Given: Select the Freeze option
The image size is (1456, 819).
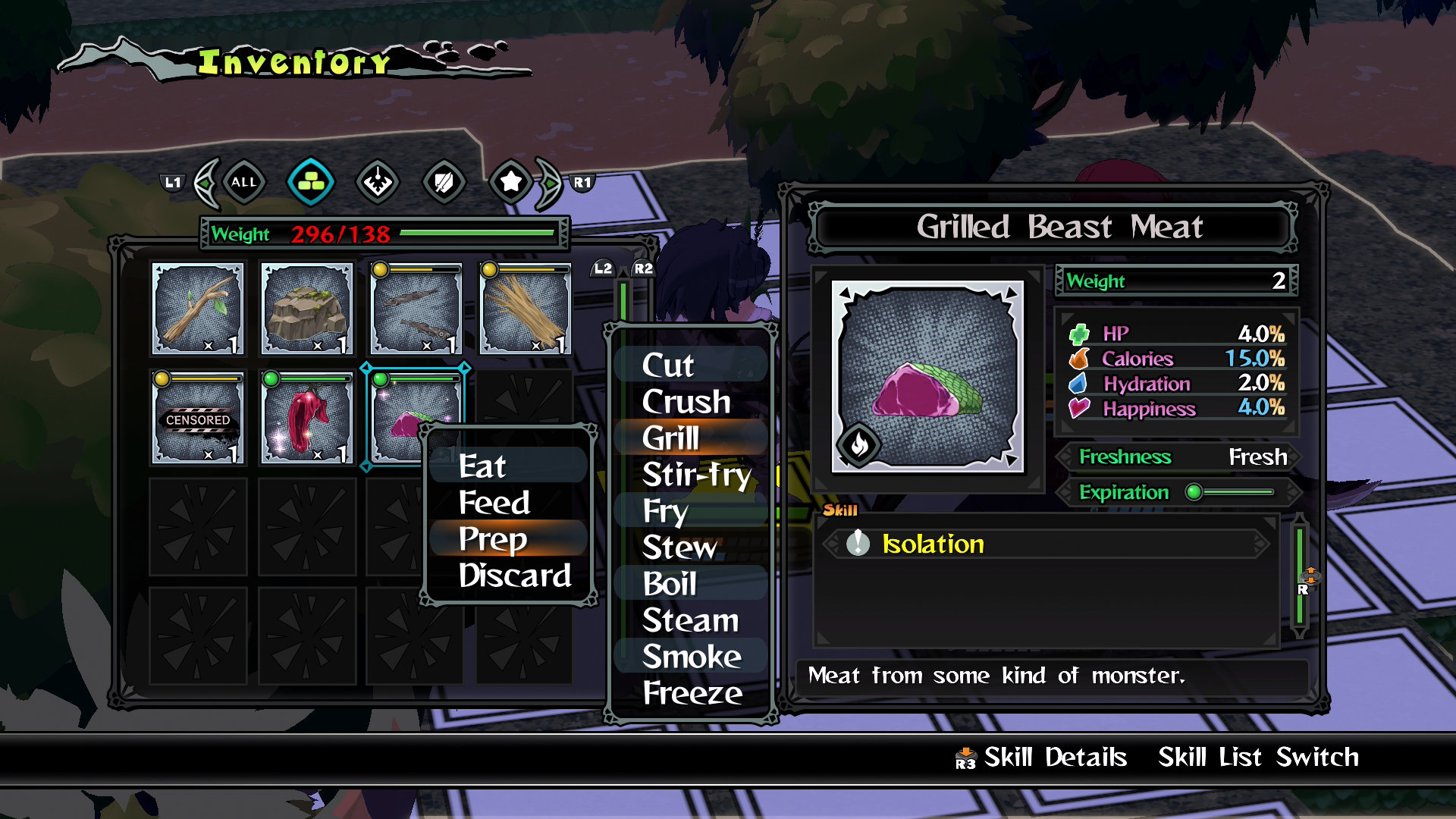Looking at the screenshot, I should (x=692, y=693).
